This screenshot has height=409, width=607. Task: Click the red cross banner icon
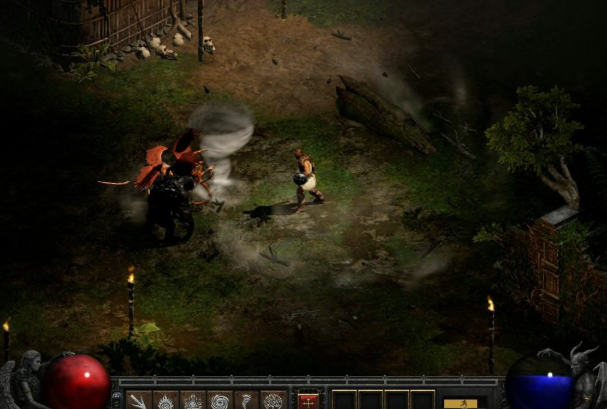(309, 400)
